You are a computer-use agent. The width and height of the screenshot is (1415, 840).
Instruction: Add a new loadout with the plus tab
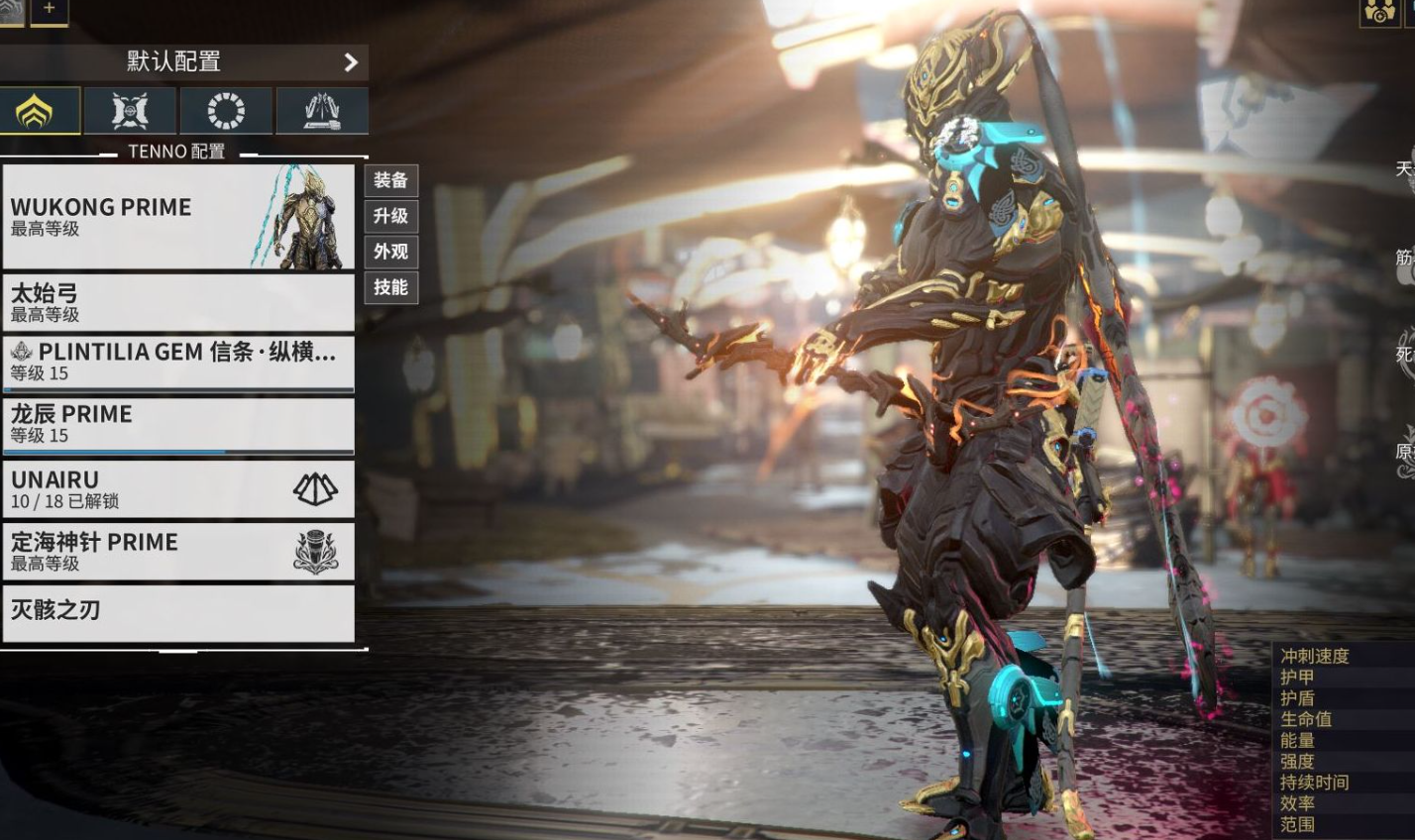pos(50,10)
